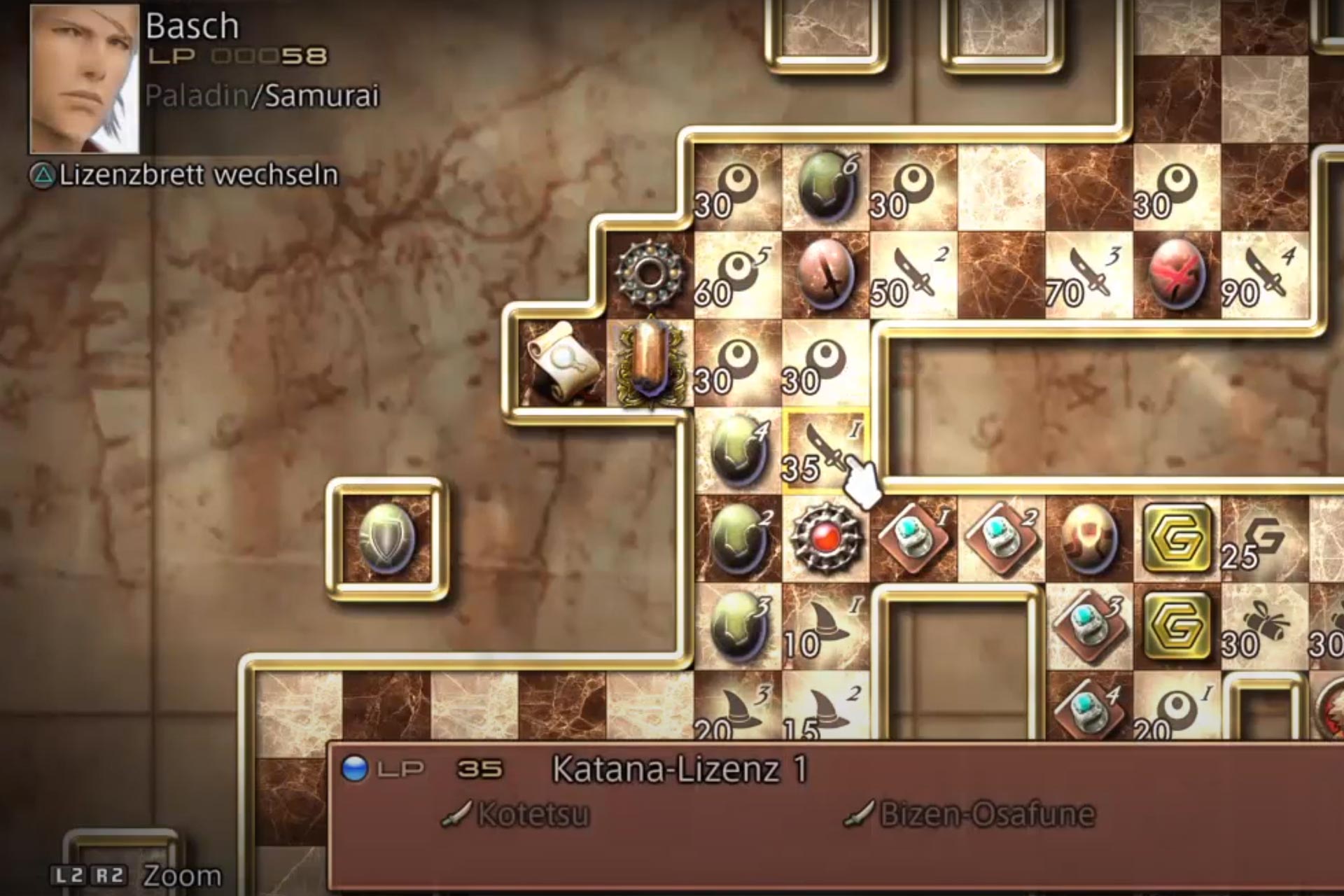Choose the katana license tile costing 70

(1088, 276)
